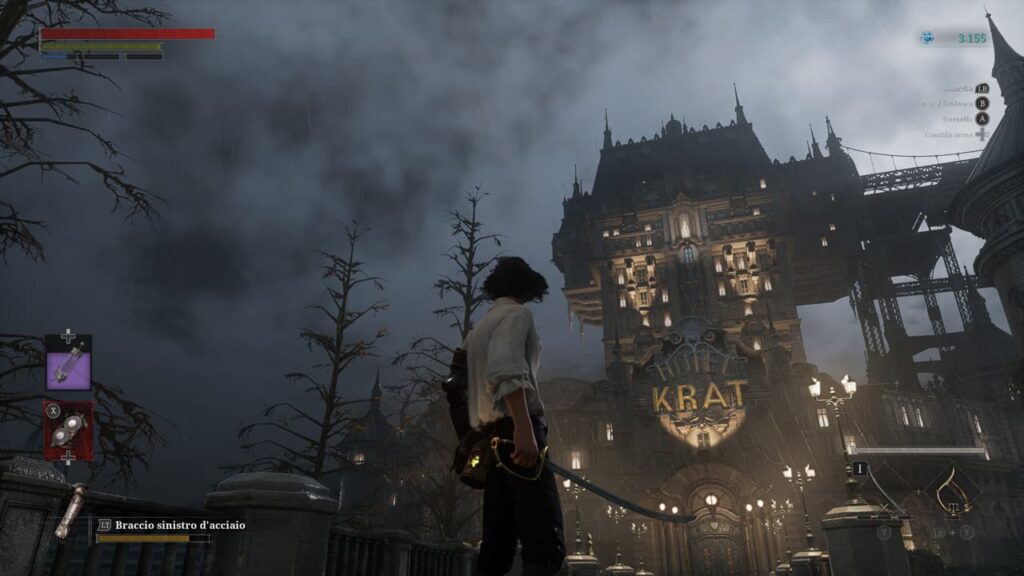Use the grinder item in red slot
Viewport: 1024px width, 576px height.
[x=68, y=431]
